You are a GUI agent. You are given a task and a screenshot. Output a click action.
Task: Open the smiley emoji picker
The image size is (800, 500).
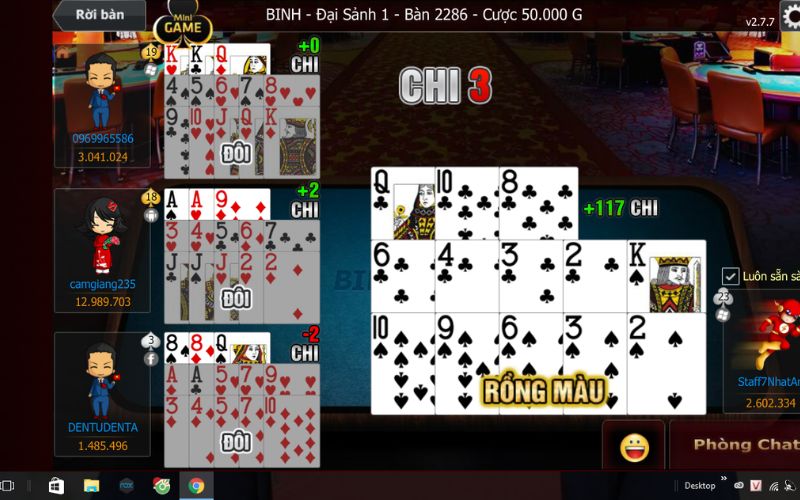634,447
